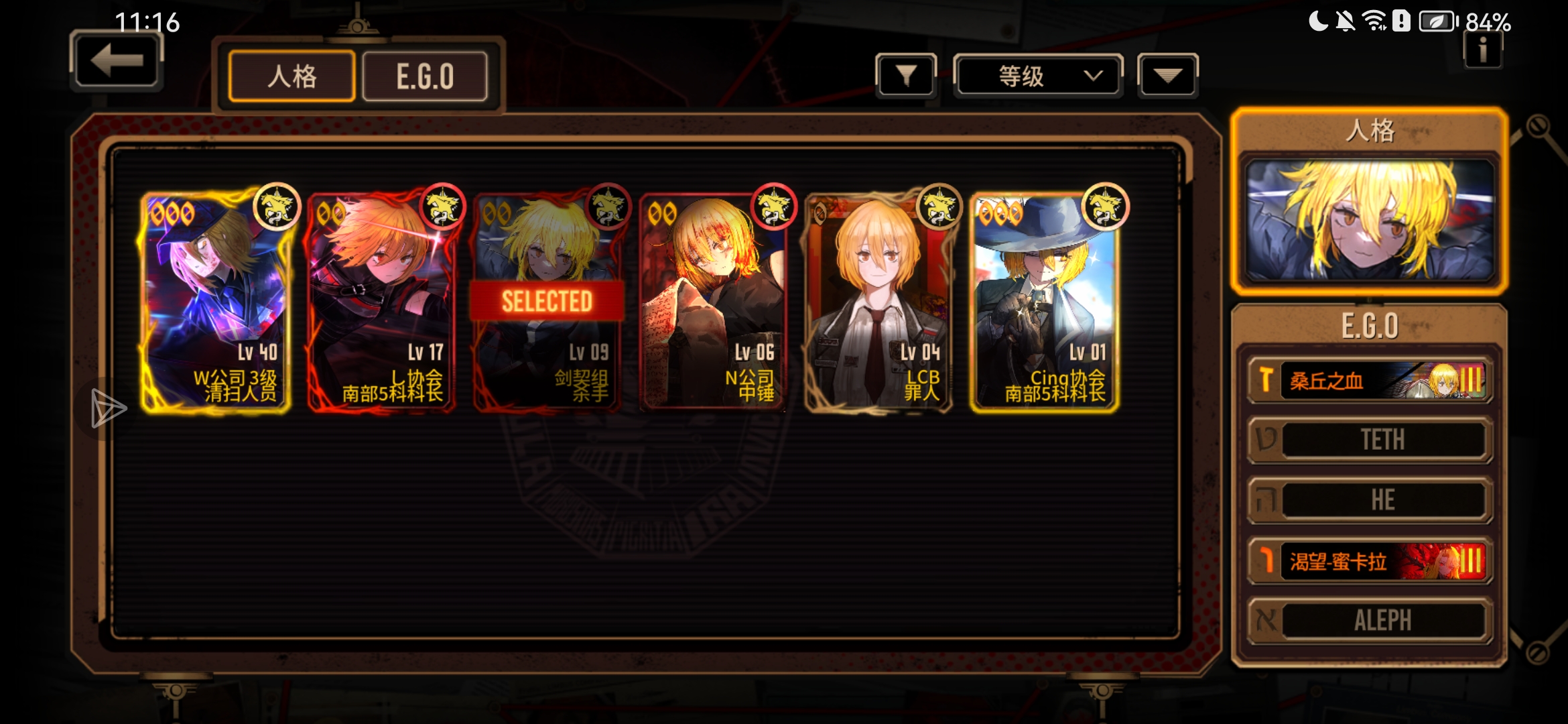Select the 渴望-蜜卡拉 E.G.O slot
The width and height of the screenshot is (1568, 724).
1370,560
